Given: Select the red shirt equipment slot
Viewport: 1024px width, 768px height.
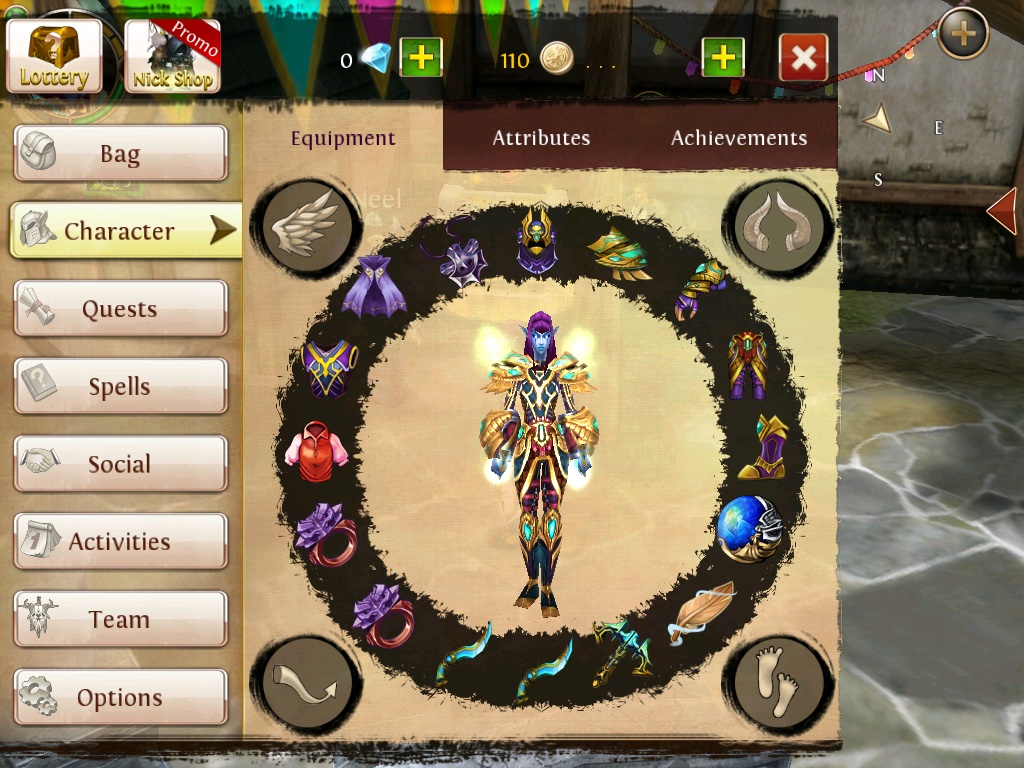Looking at the screenshot, I should [x=317, y=449].
